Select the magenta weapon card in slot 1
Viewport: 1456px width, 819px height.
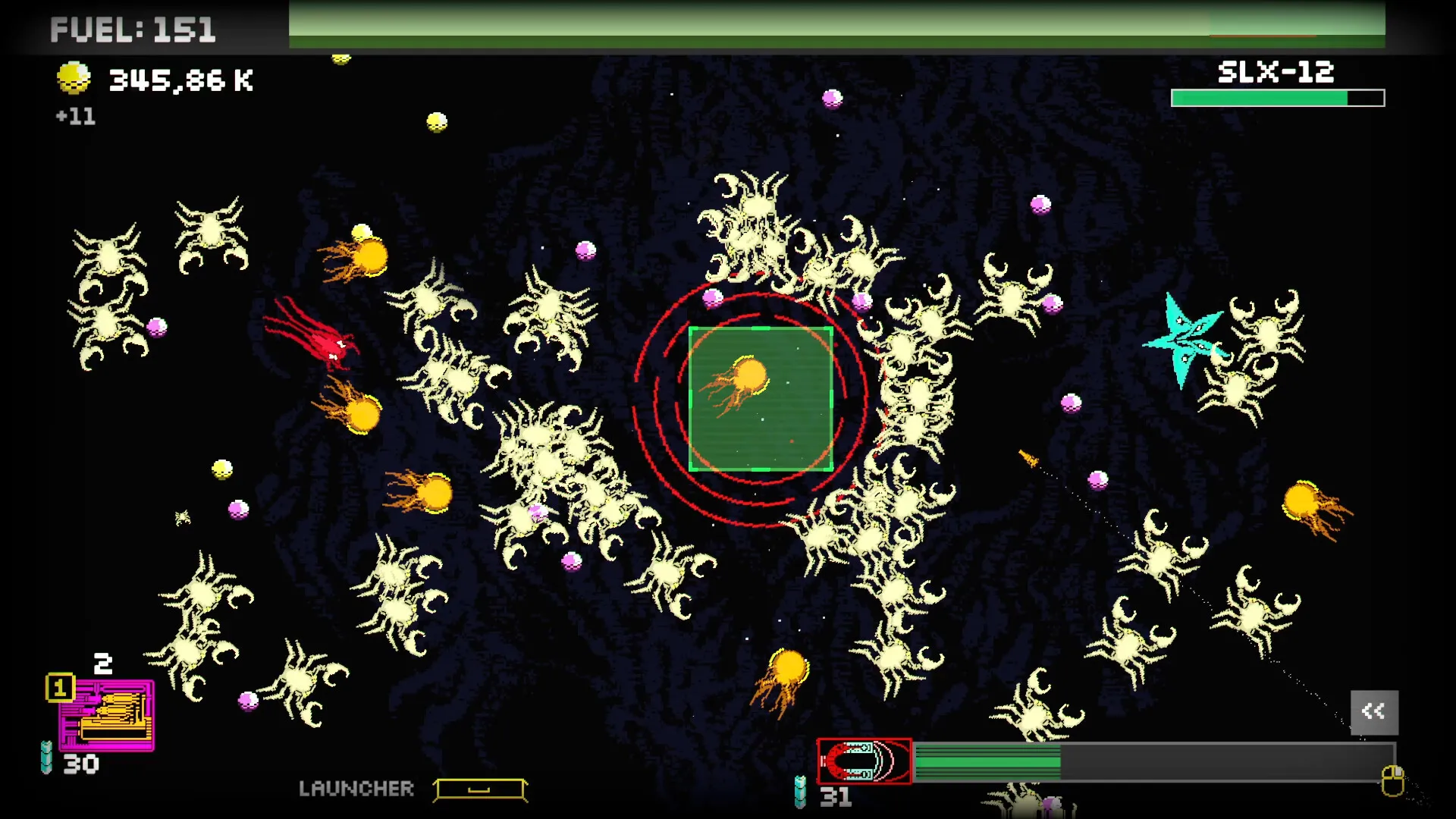tap(107, 715)
